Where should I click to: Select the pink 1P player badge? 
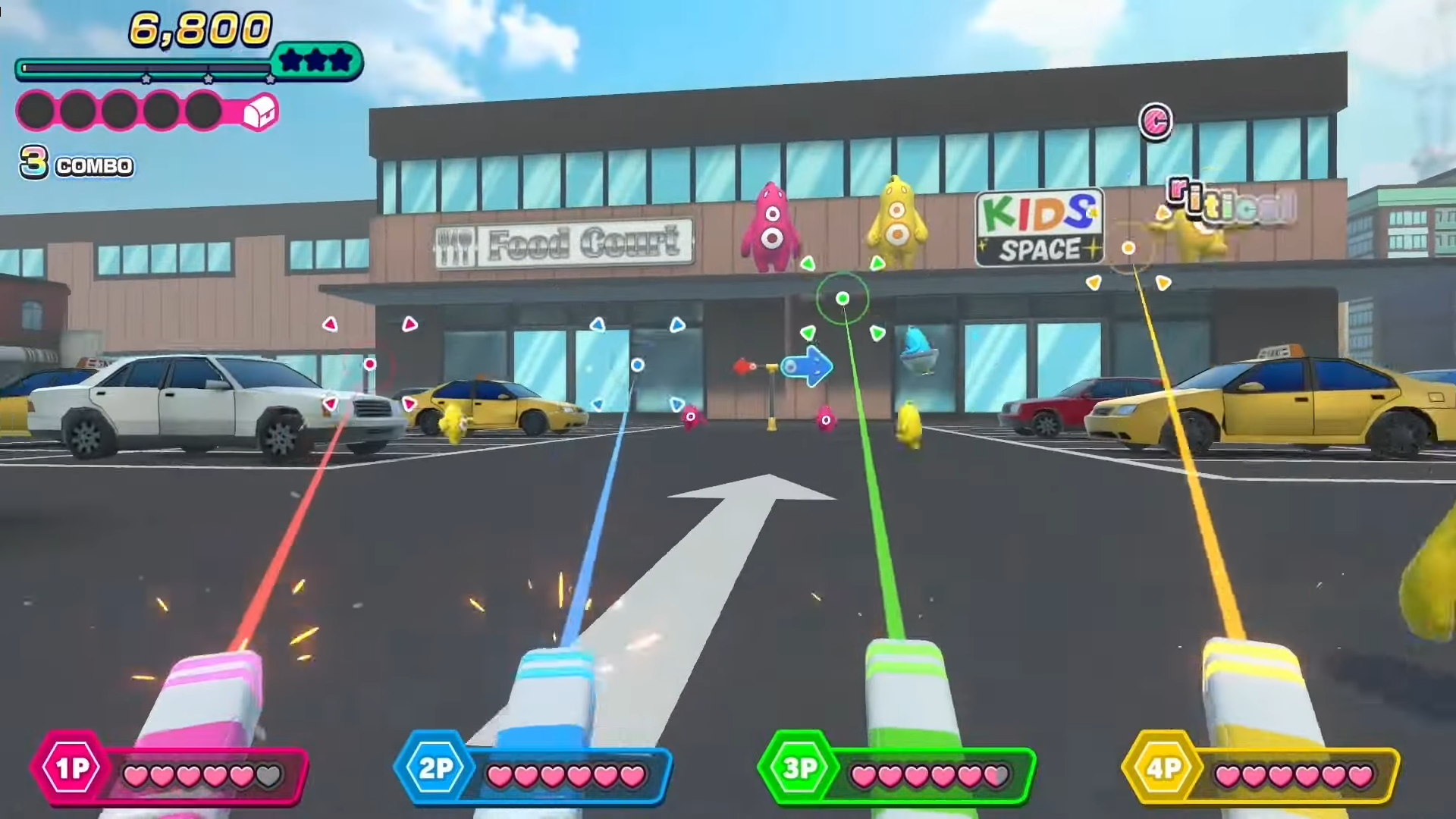72,769
